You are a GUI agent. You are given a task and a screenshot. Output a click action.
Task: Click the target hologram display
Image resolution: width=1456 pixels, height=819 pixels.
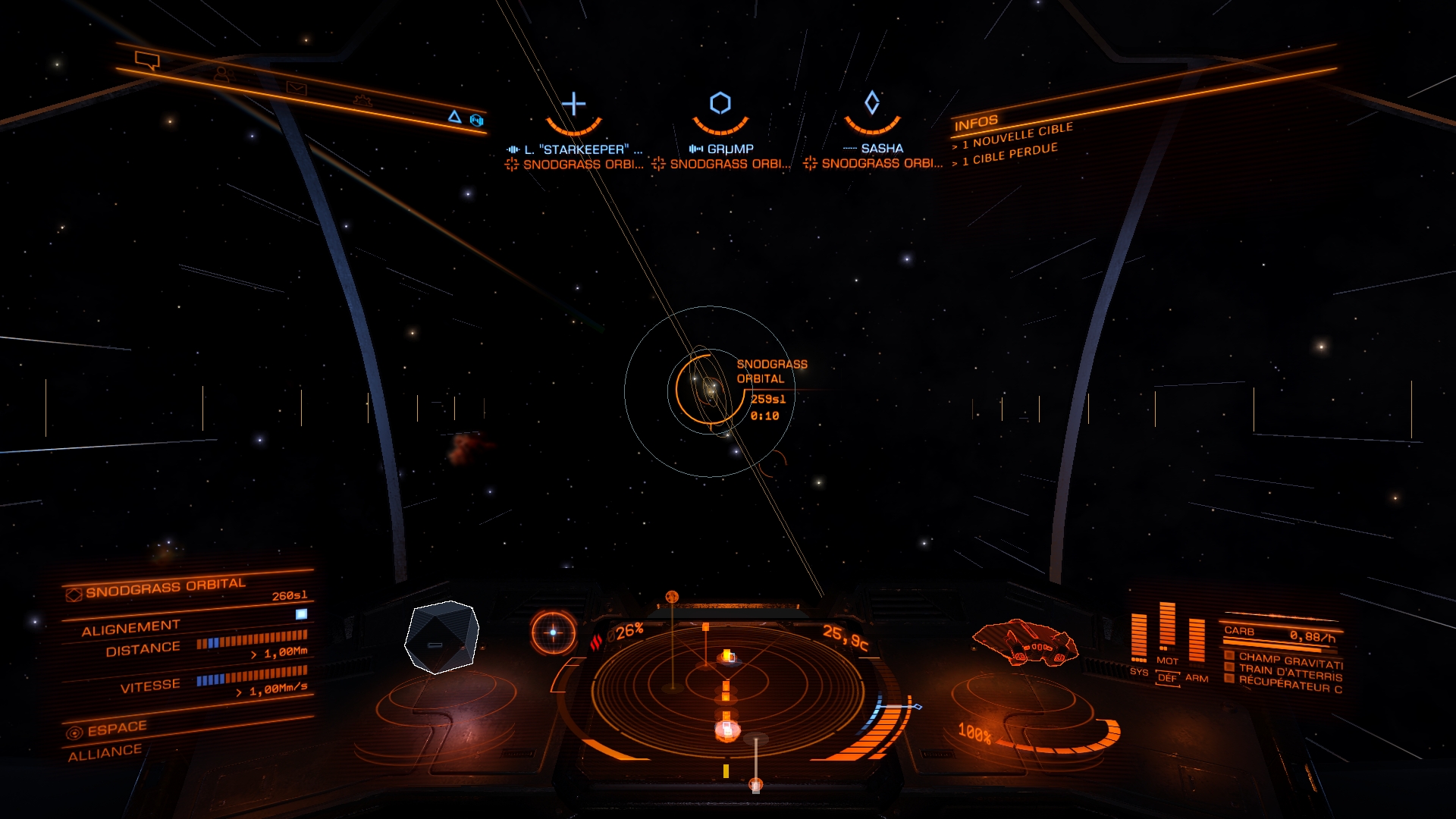[442, 637]
